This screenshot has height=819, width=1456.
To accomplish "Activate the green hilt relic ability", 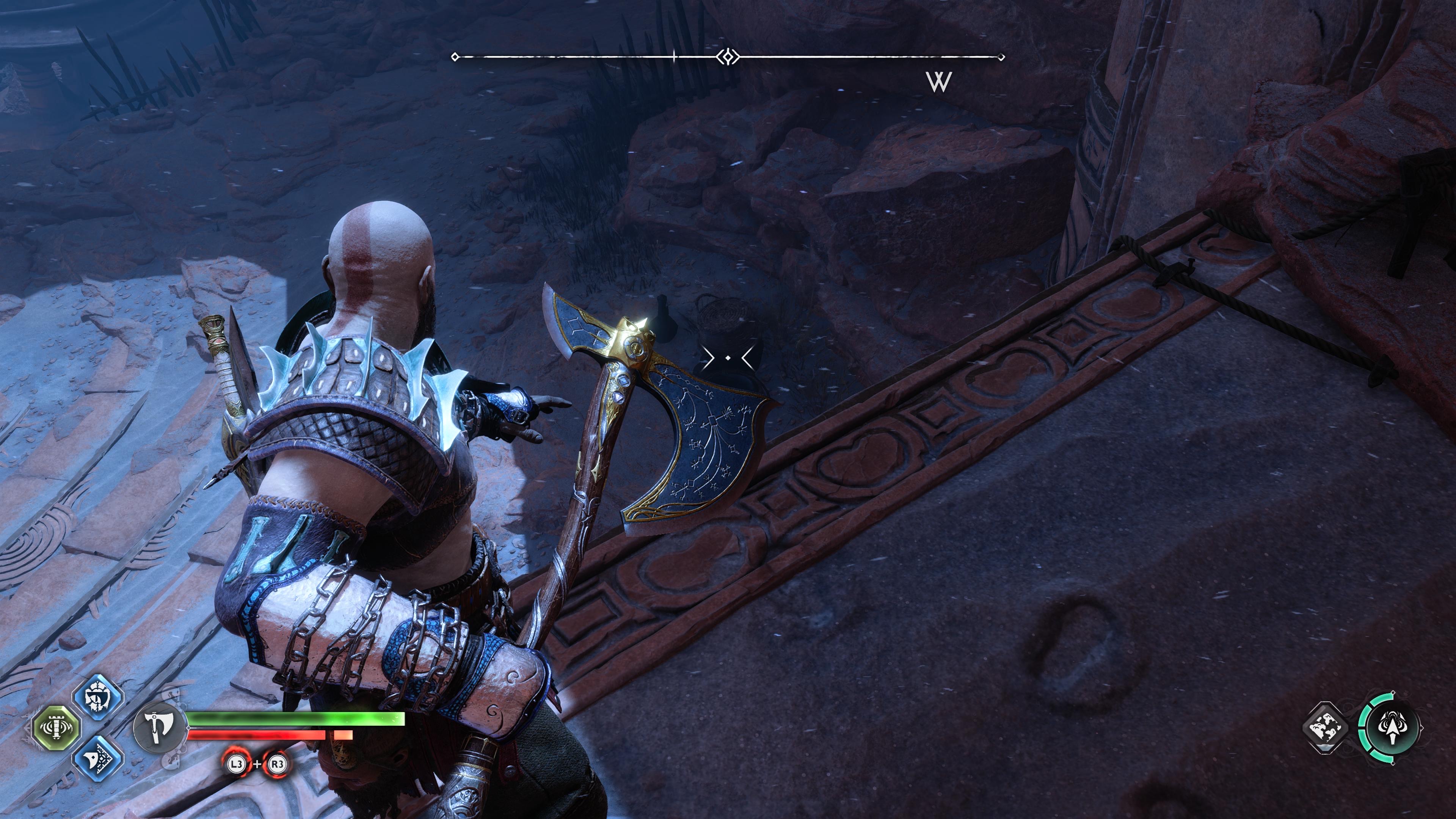I will click(56, 728).
